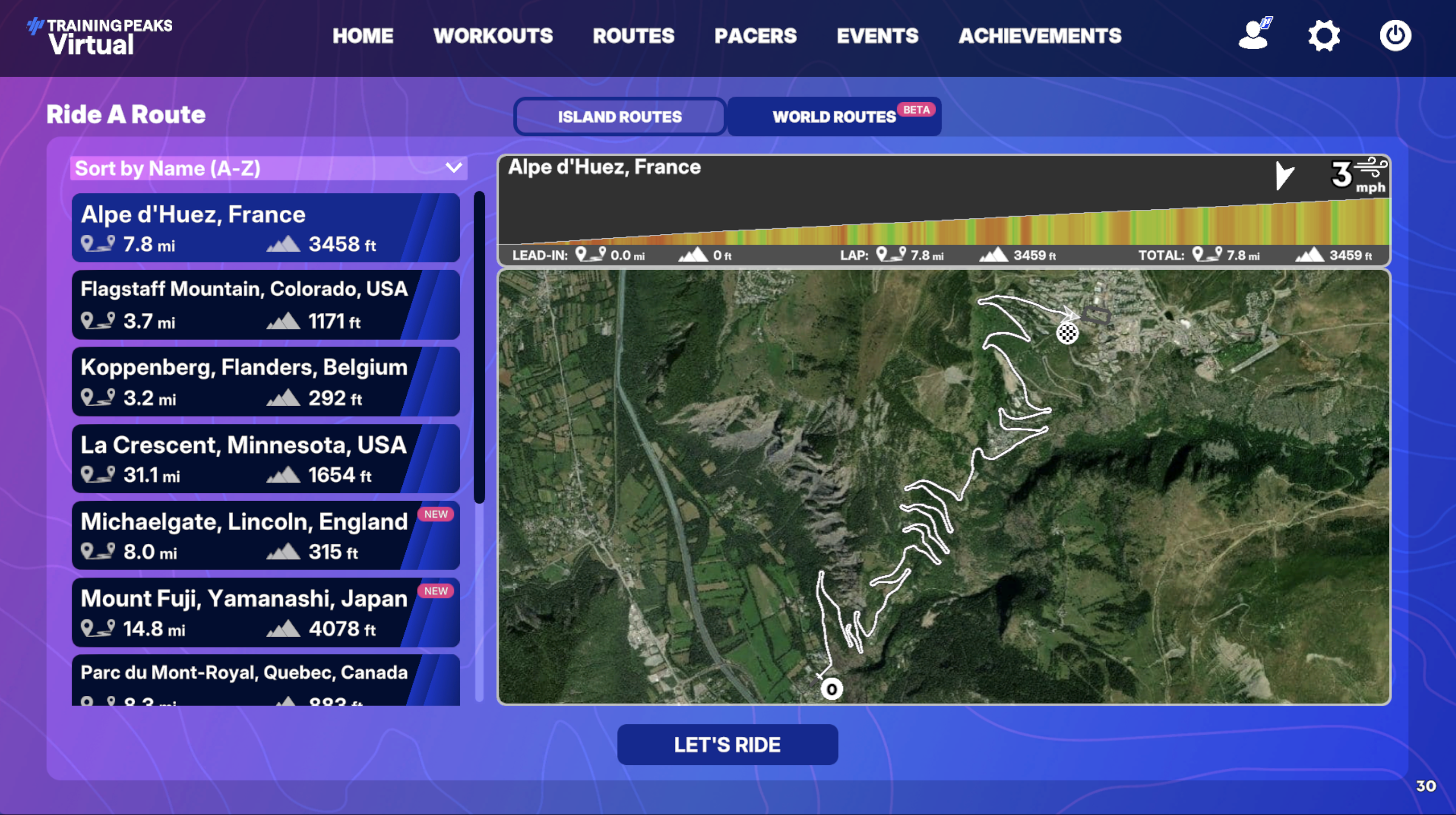Open the ROUTES menu item
The height and width of the screenshot is (815, 1456).
point(633,36)
